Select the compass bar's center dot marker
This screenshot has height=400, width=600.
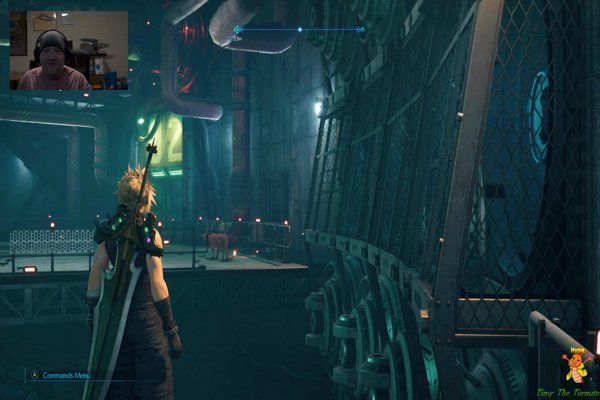pyautogui.click(x=299, y=30)
